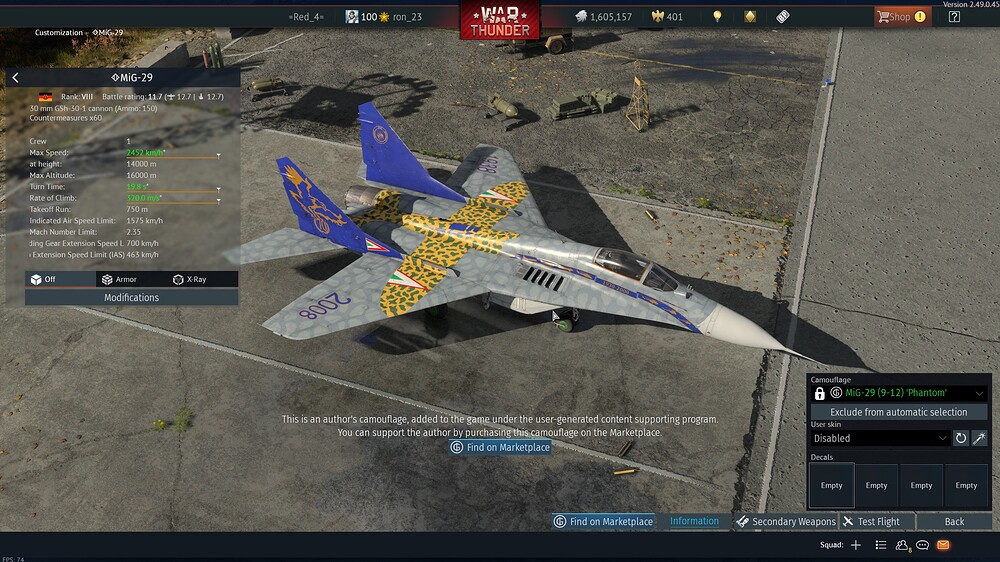Open the Modifications window
1000x562 pixels.
point(131,298)
